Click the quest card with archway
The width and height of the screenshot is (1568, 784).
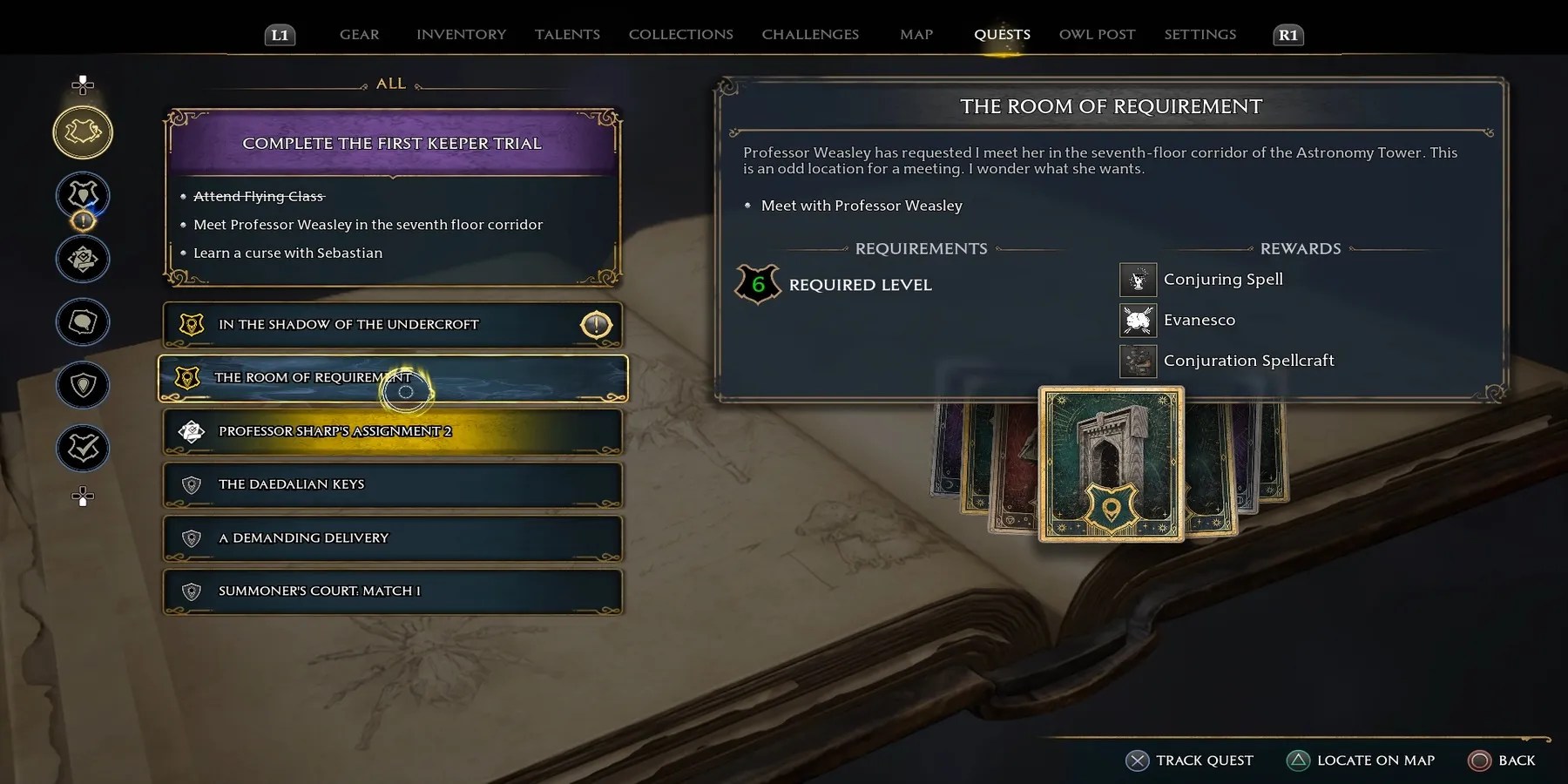[x=1111, y=464]
